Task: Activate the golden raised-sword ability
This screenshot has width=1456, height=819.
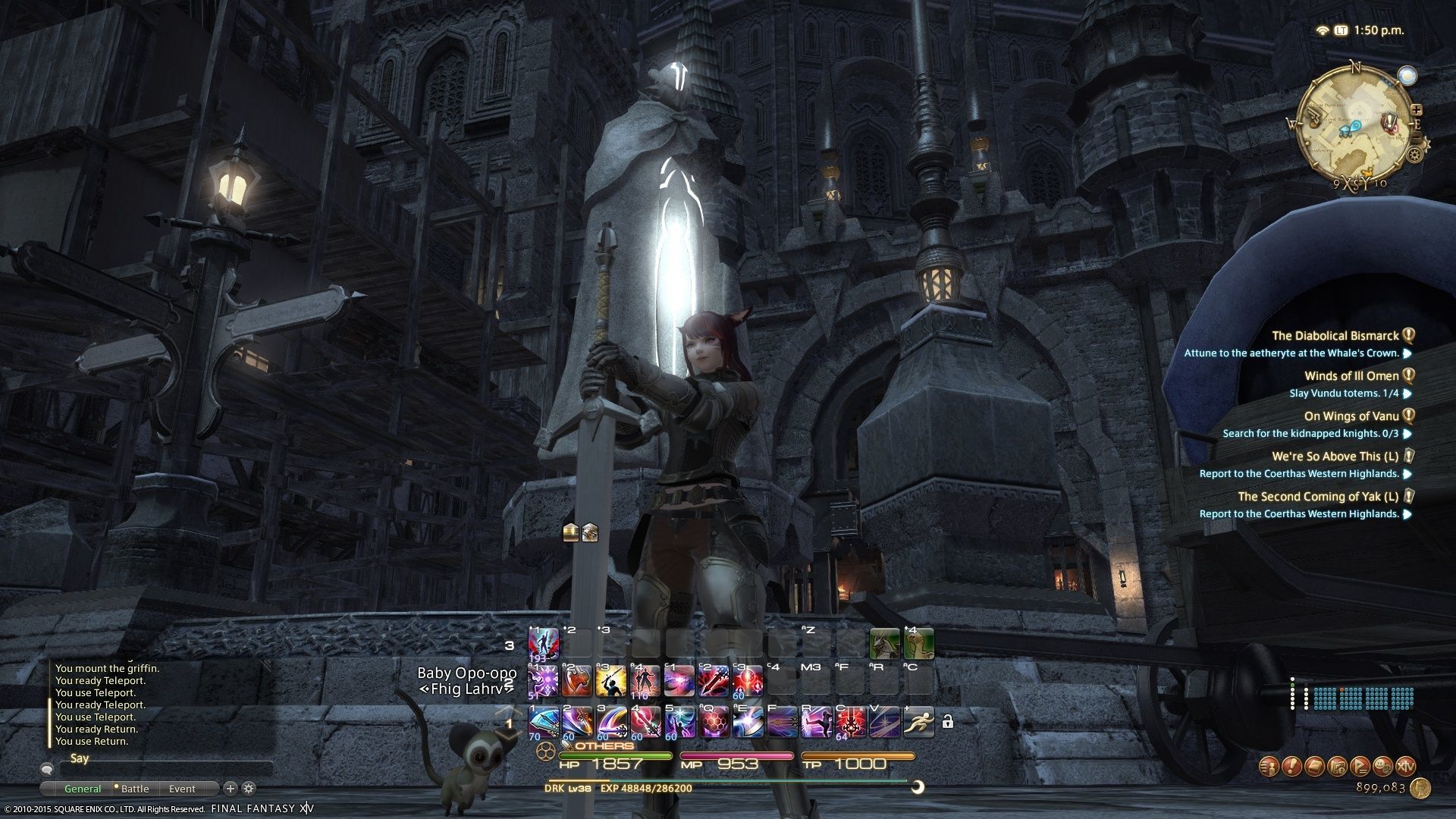Action: click(611, 681)
